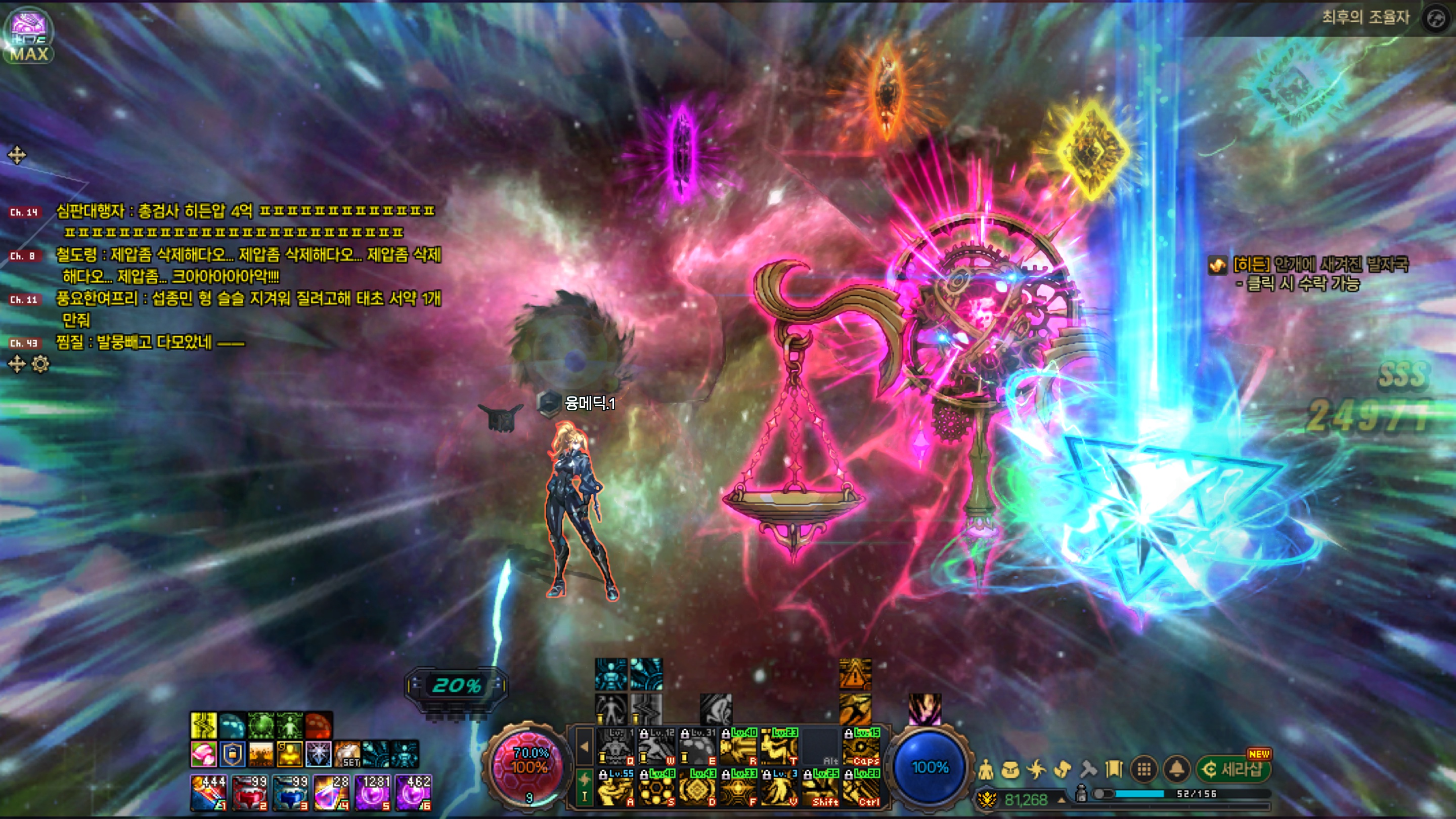Activate the Lv.55 skill on key A
Viewport: 1456px width, 819px height.
click(615, 787)
